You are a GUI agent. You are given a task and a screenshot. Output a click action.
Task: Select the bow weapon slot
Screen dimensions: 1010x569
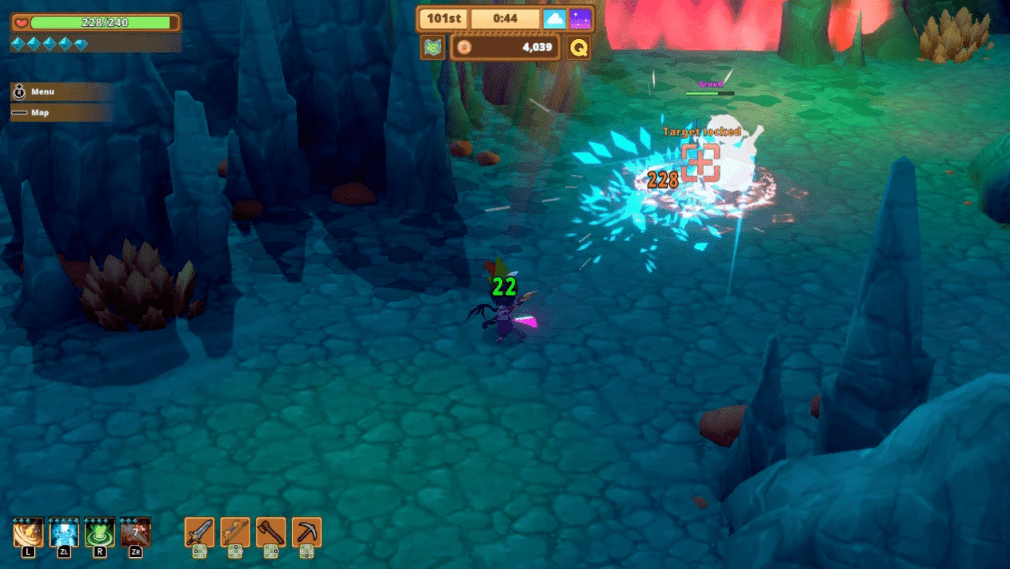tap(235, 531)
